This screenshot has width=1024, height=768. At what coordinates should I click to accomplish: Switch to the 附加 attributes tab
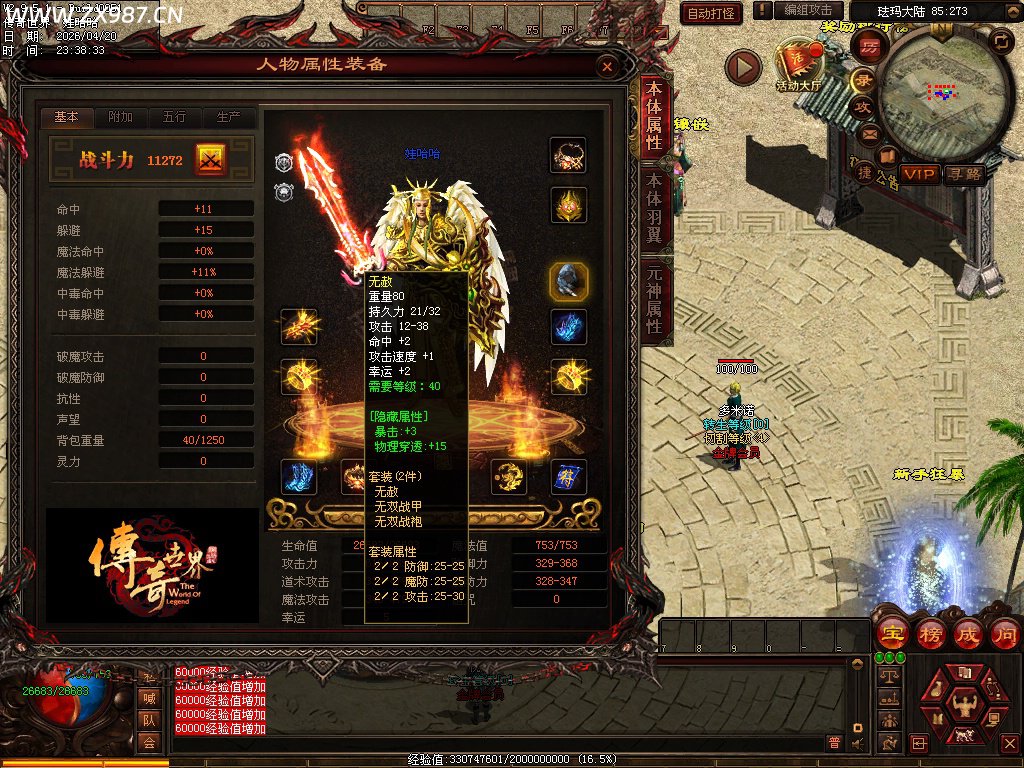[121, 117]
